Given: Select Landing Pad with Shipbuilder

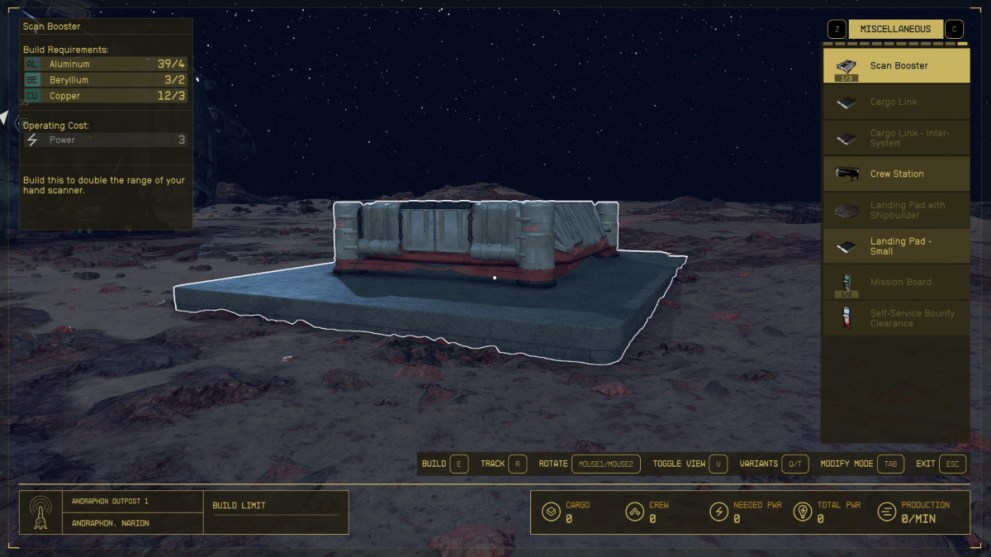Looking at the screenshot, I should pos(896,210).
